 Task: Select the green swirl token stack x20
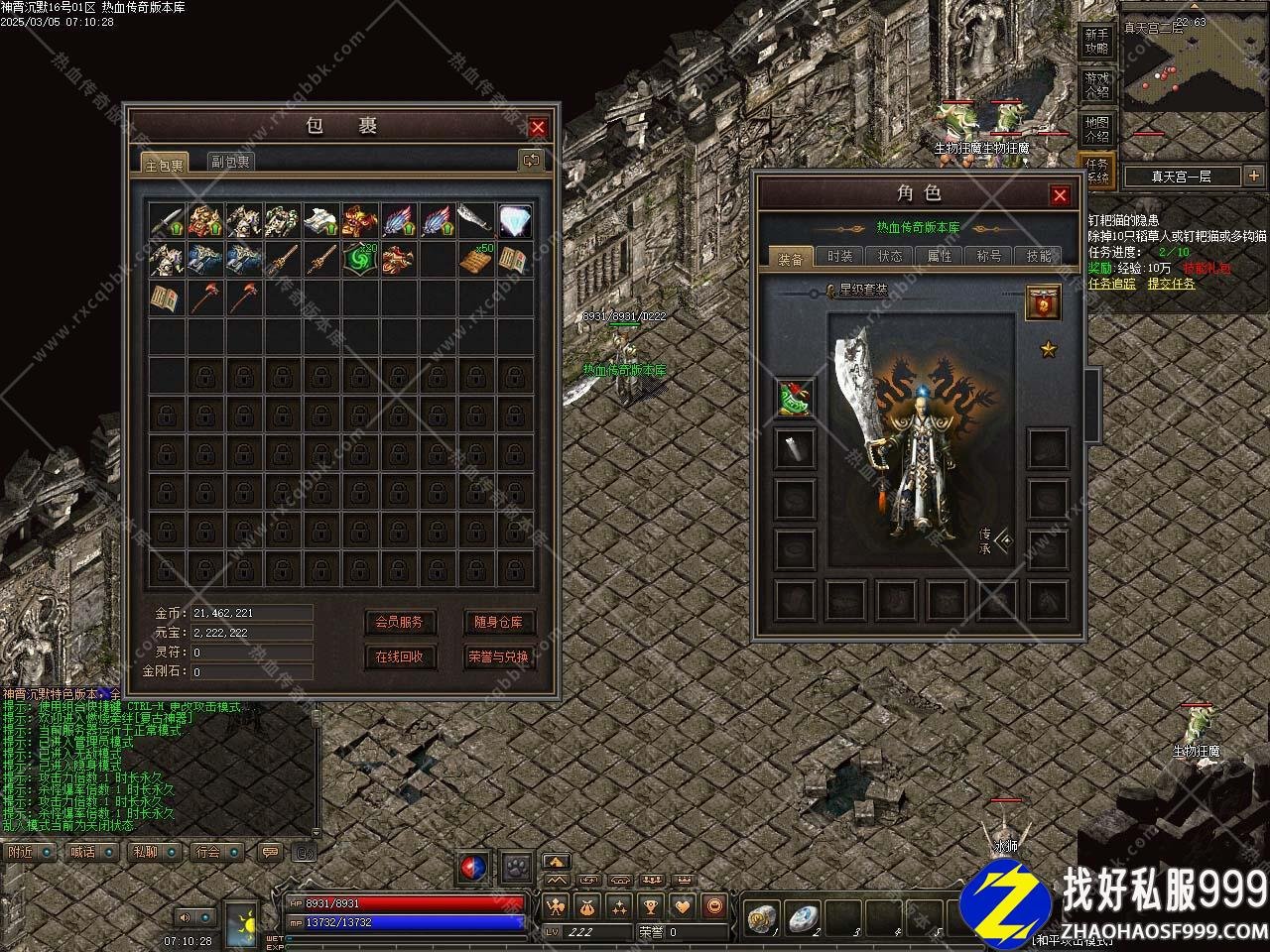(x=359, y=259)
